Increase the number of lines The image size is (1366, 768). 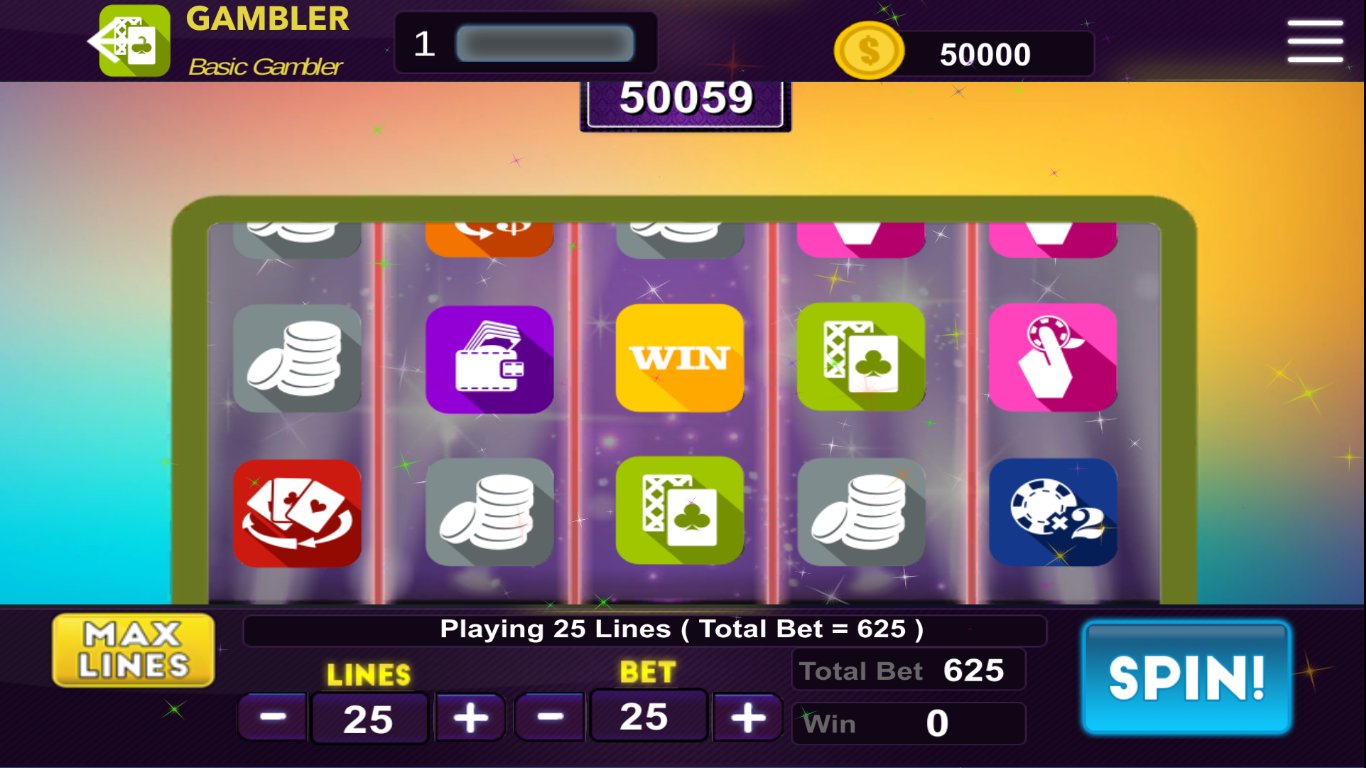470,717
